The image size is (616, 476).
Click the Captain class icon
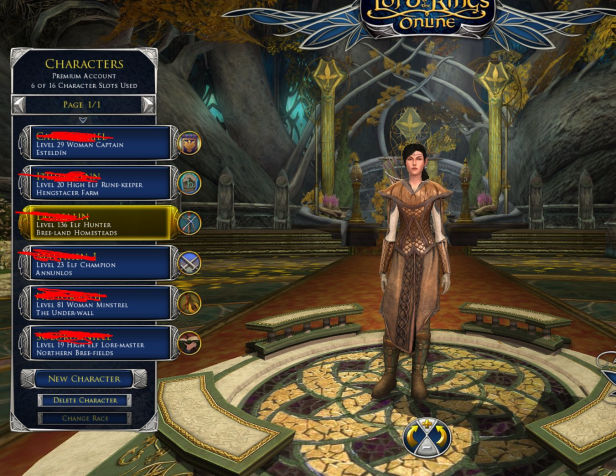pos(187,143)
